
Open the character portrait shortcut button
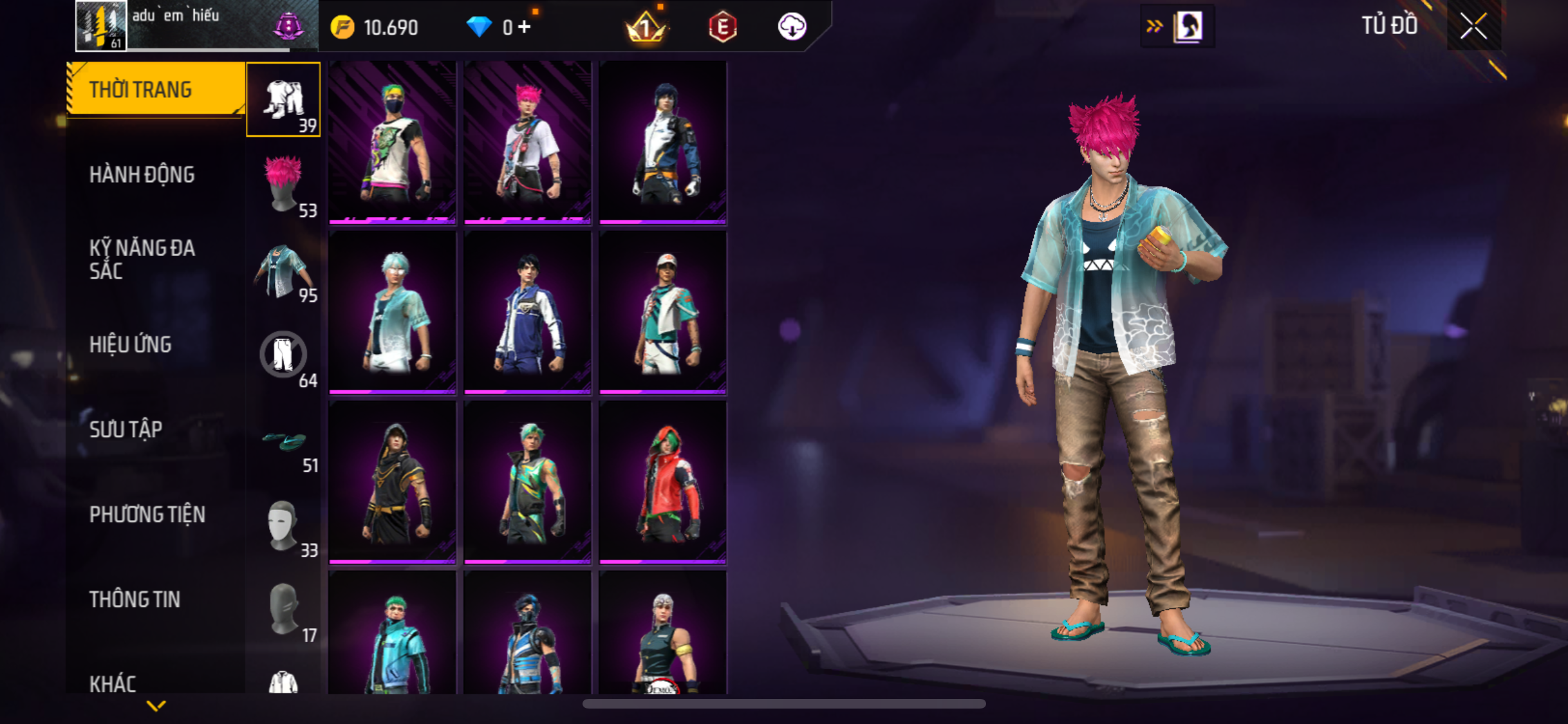(1187, 26)
